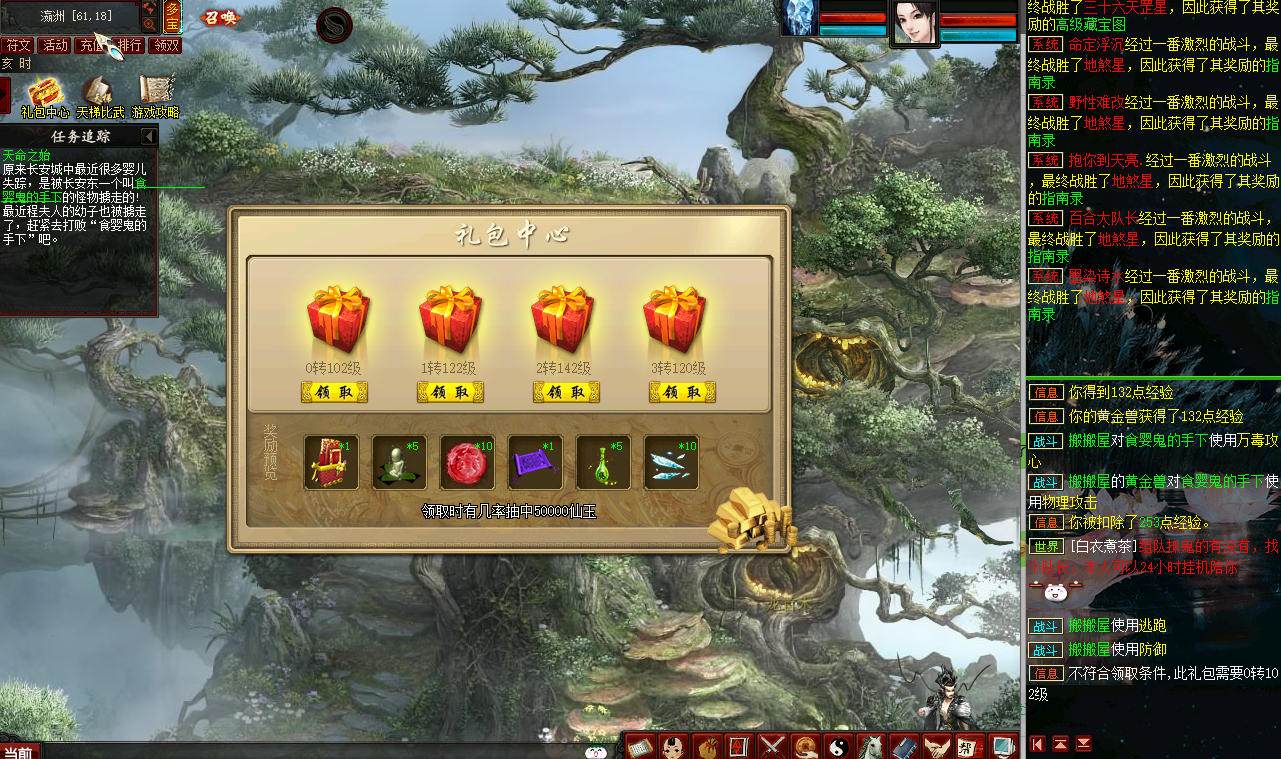Open the 多宝 treasure side panel
1281x759 pixels.
click(x=172, y=17)
